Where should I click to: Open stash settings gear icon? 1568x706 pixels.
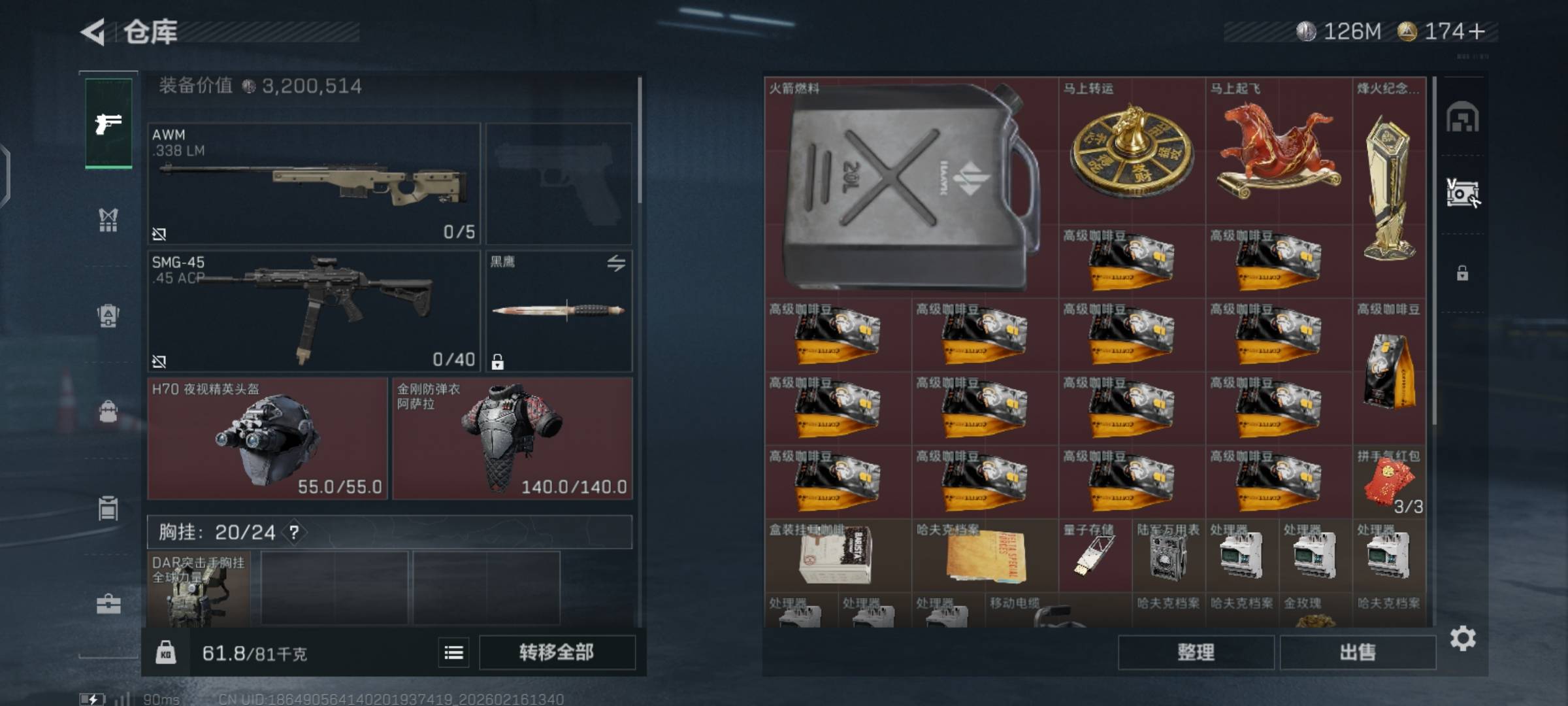(x=1463, y=638)
